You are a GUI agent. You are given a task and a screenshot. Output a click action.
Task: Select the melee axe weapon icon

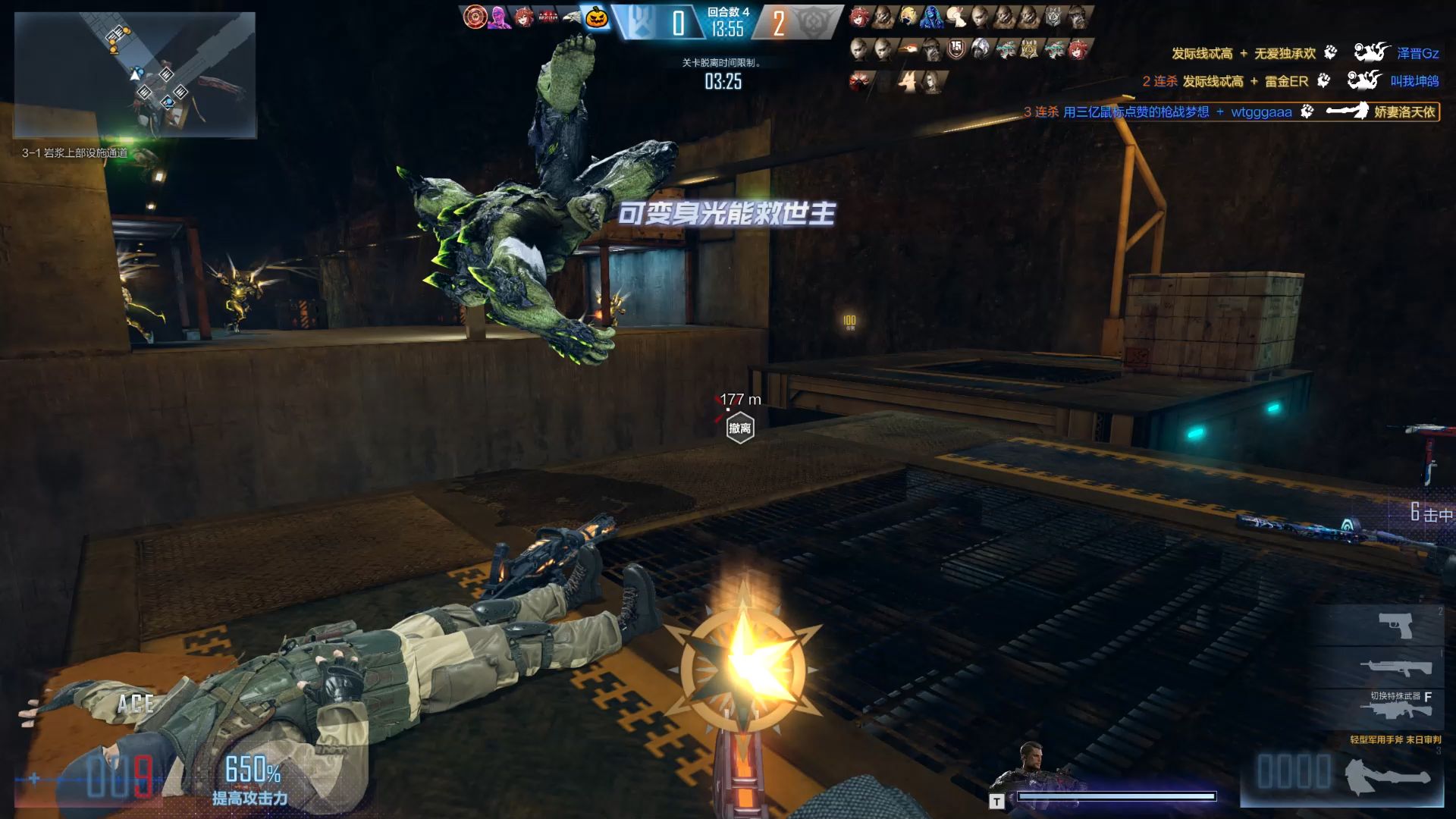point(1387,777)
